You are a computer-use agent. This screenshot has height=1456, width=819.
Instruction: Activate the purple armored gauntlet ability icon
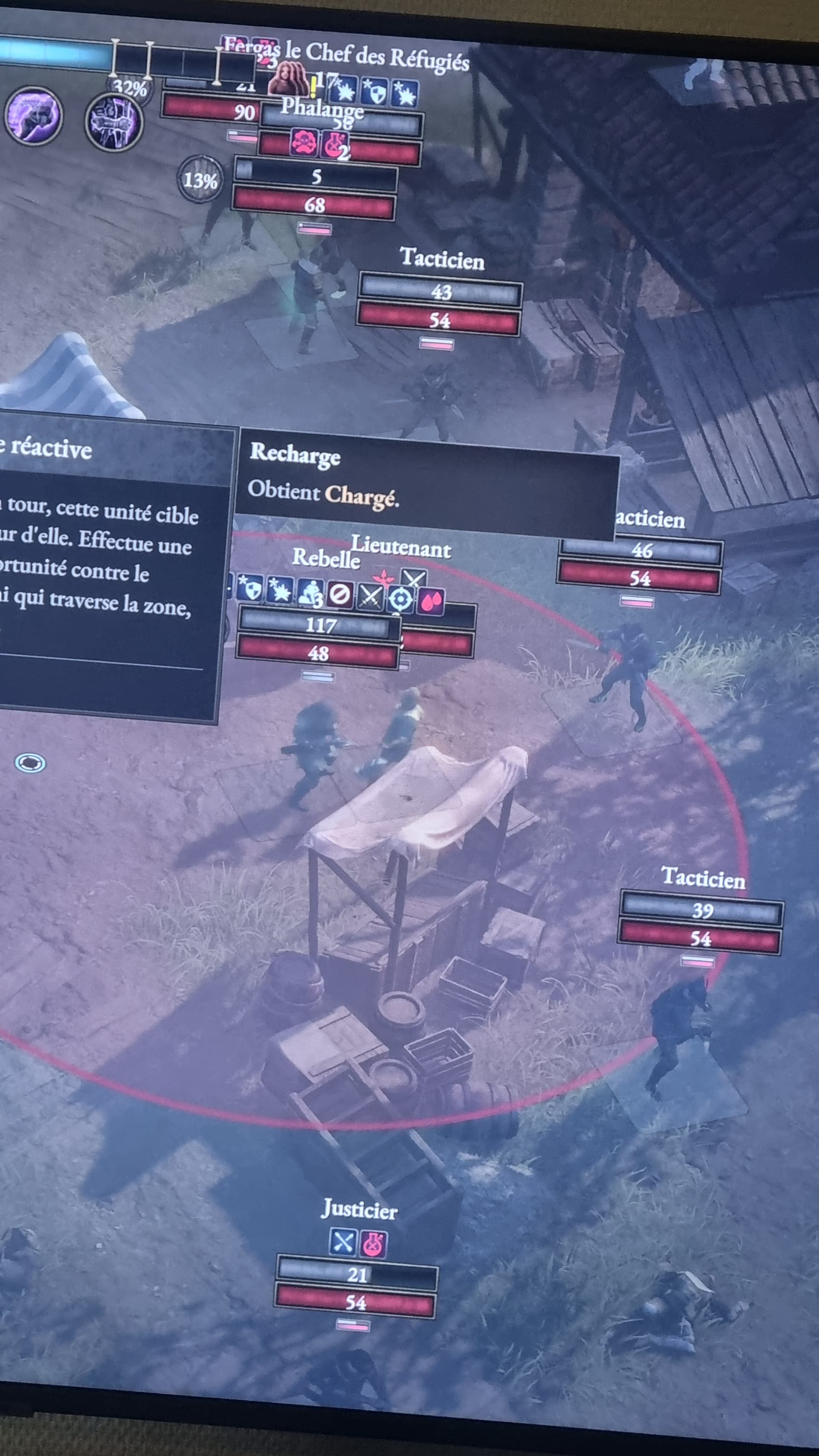tap(113, 122)
